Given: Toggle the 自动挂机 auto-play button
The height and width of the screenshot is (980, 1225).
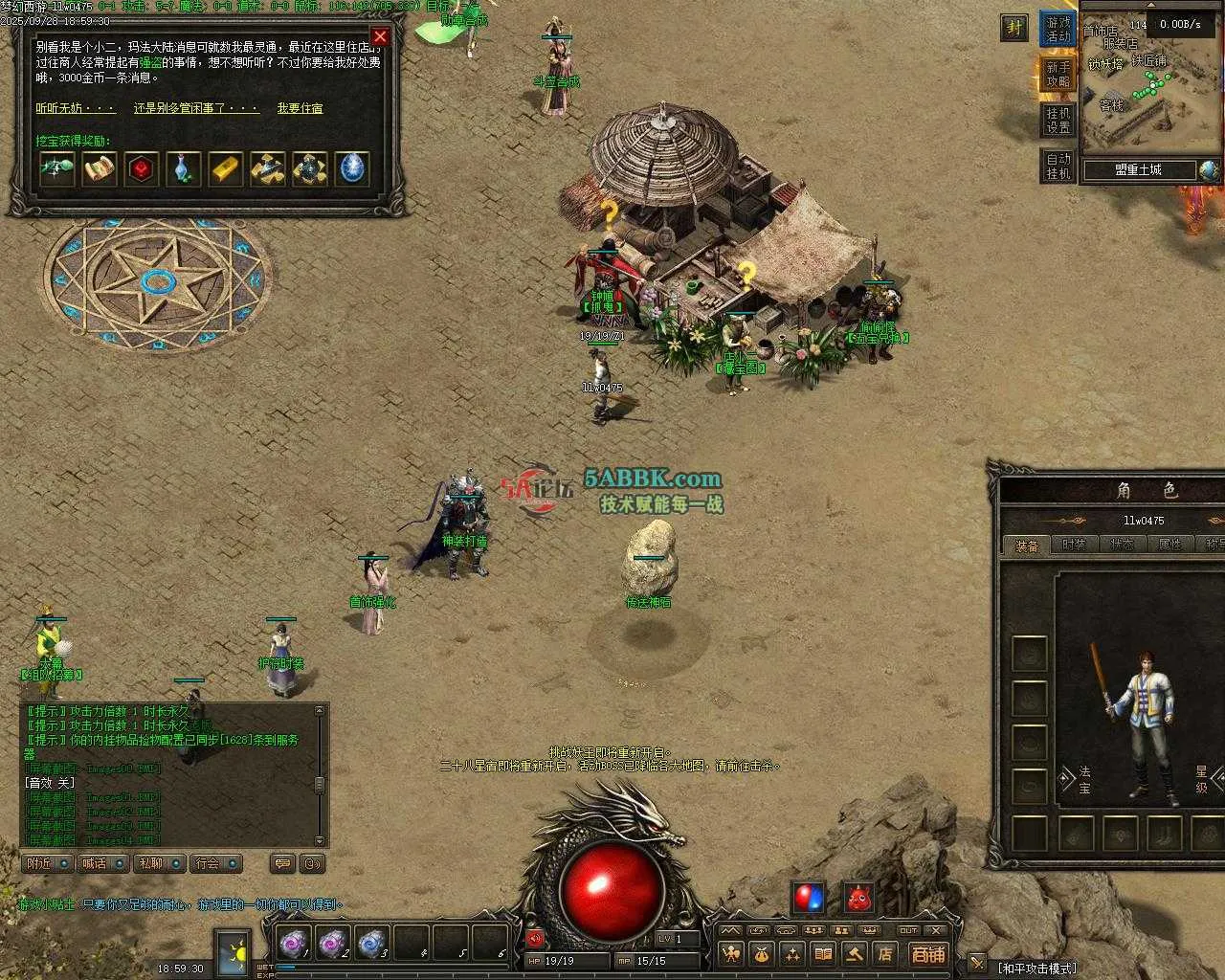Looking at the screenshot, I should (1058, 167).
